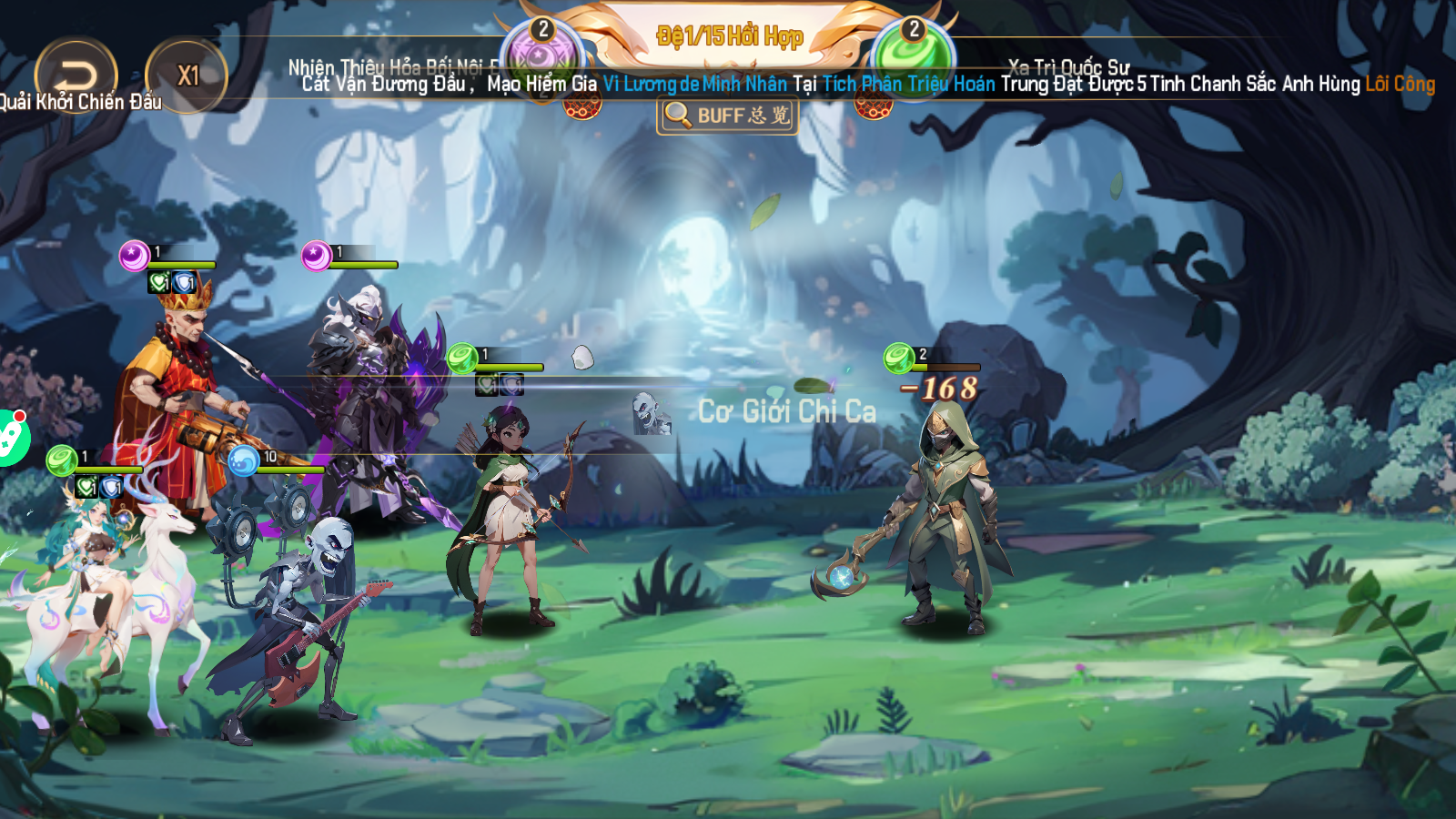Open the green floating overlay icon
Image resolution: width=1456 pixels, height=819 pixels.
pyautogui.click(x=11, y=438)
